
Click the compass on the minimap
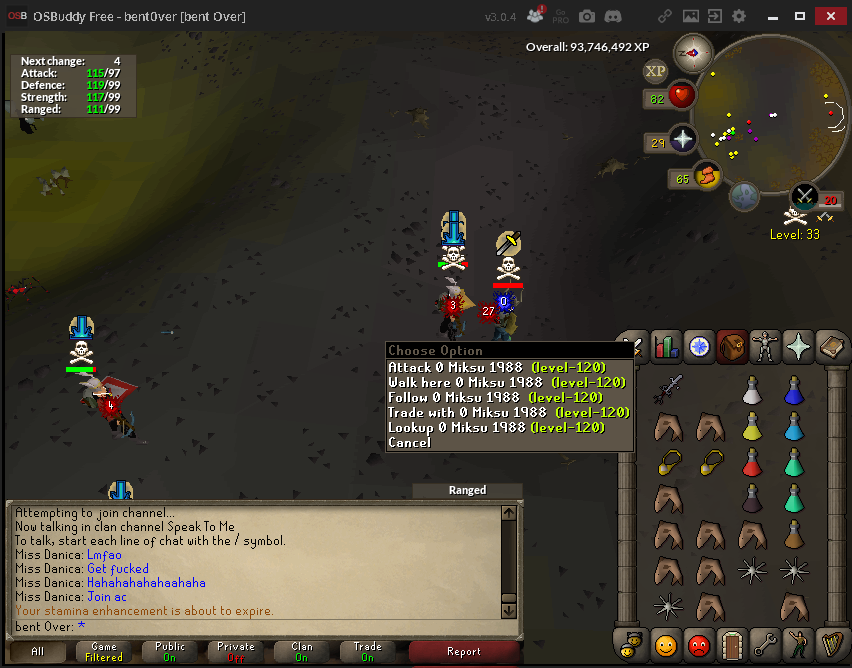692,52
